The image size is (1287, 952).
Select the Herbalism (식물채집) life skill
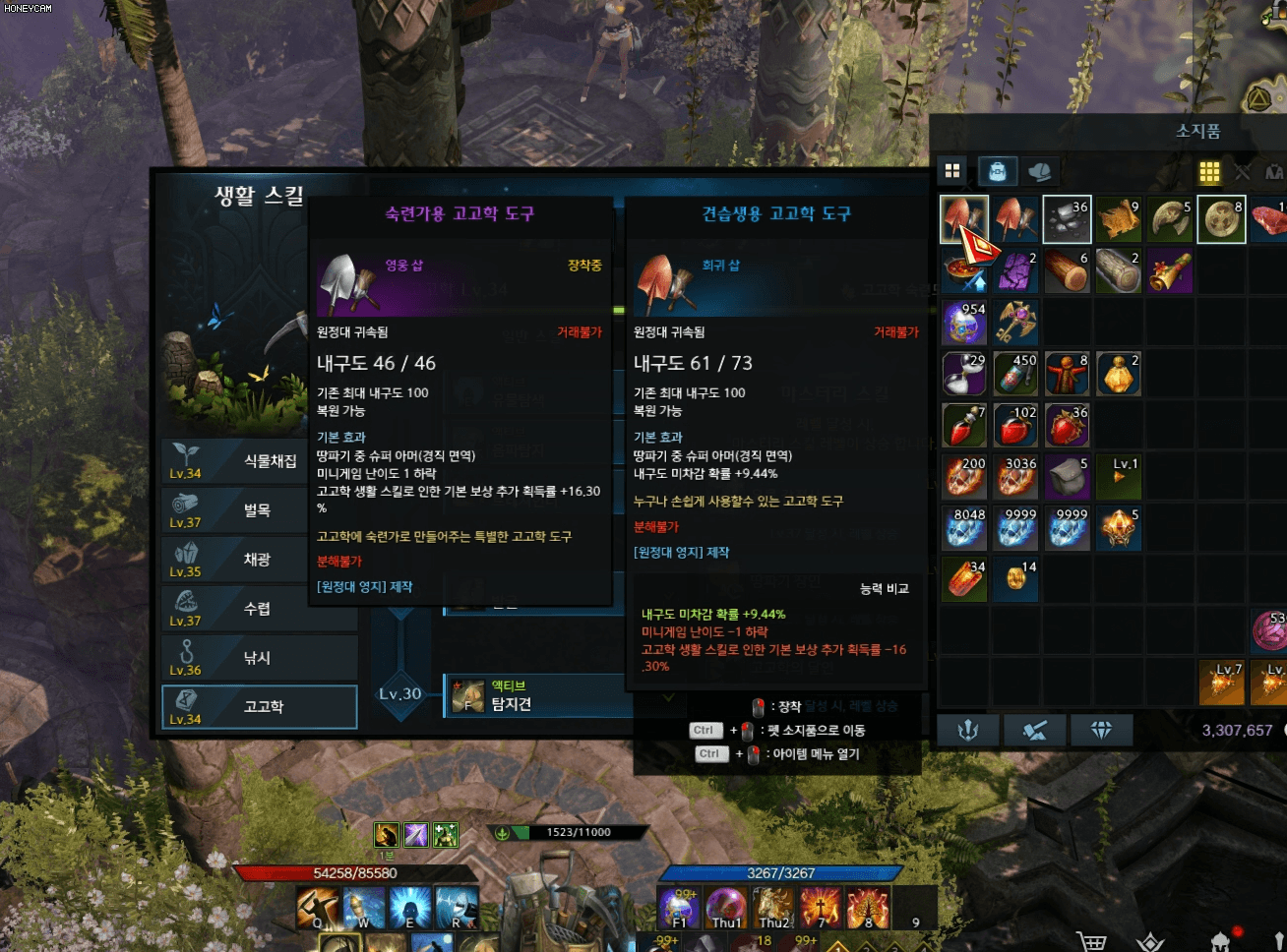pos(258,461)
